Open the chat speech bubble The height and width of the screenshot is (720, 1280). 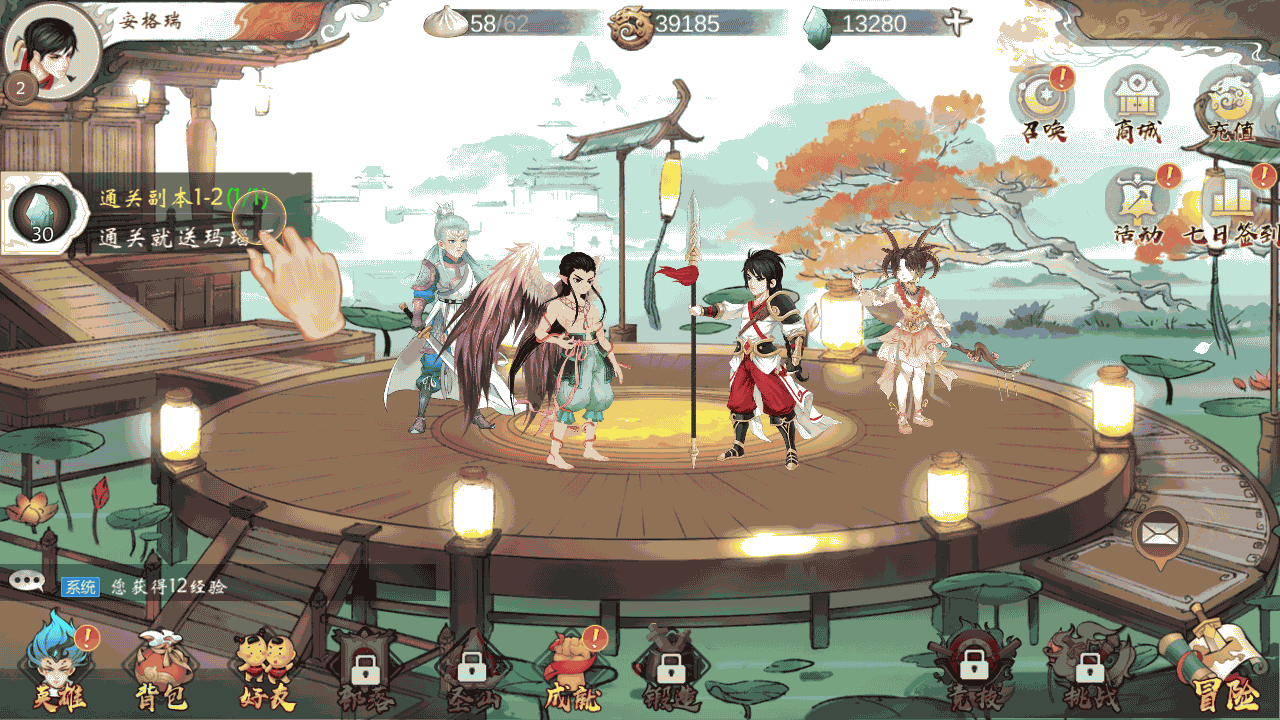pyautogui.click(x=27, y=581)
